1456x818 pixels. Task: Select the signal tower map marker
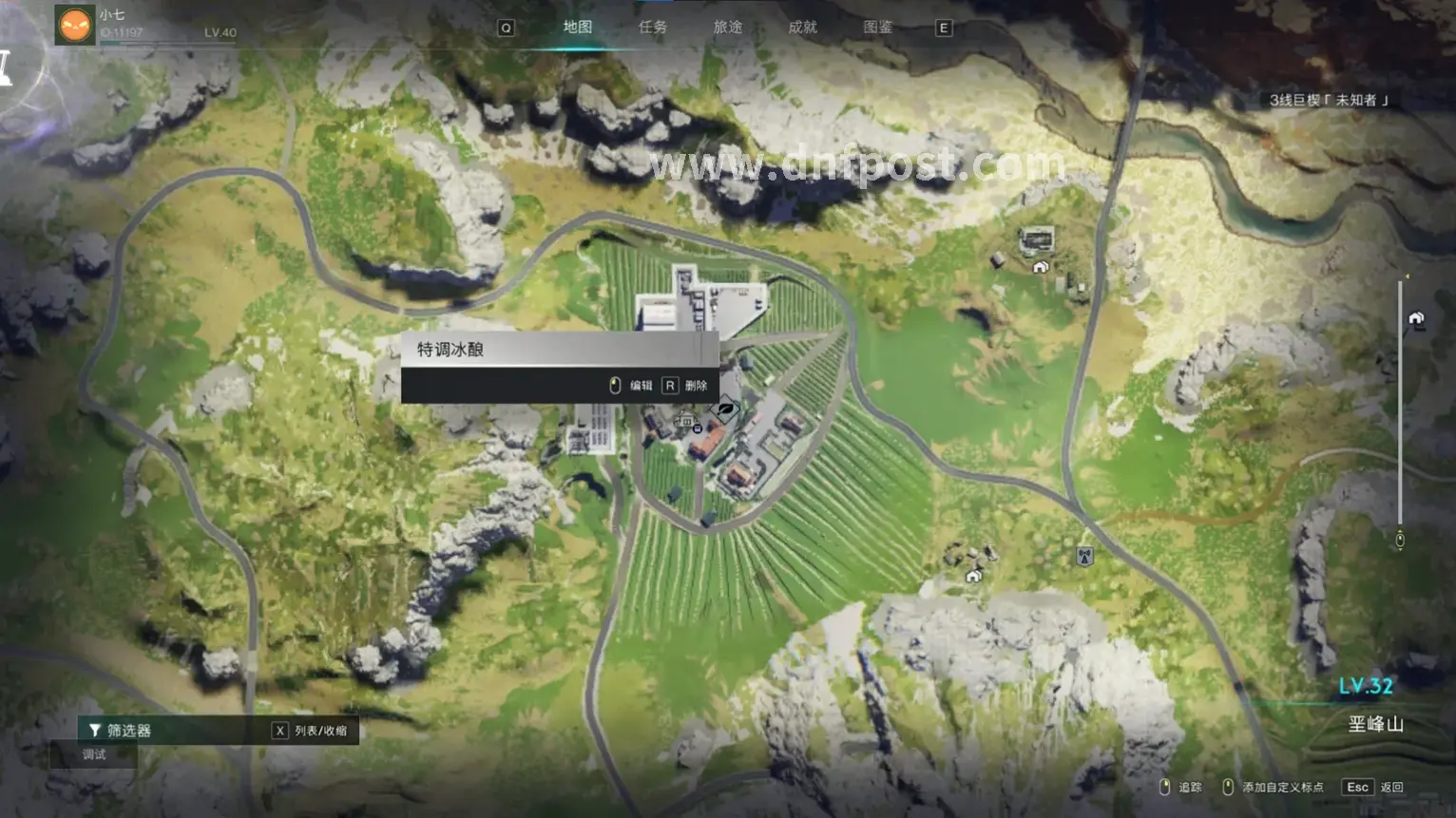pos(1084,557)
